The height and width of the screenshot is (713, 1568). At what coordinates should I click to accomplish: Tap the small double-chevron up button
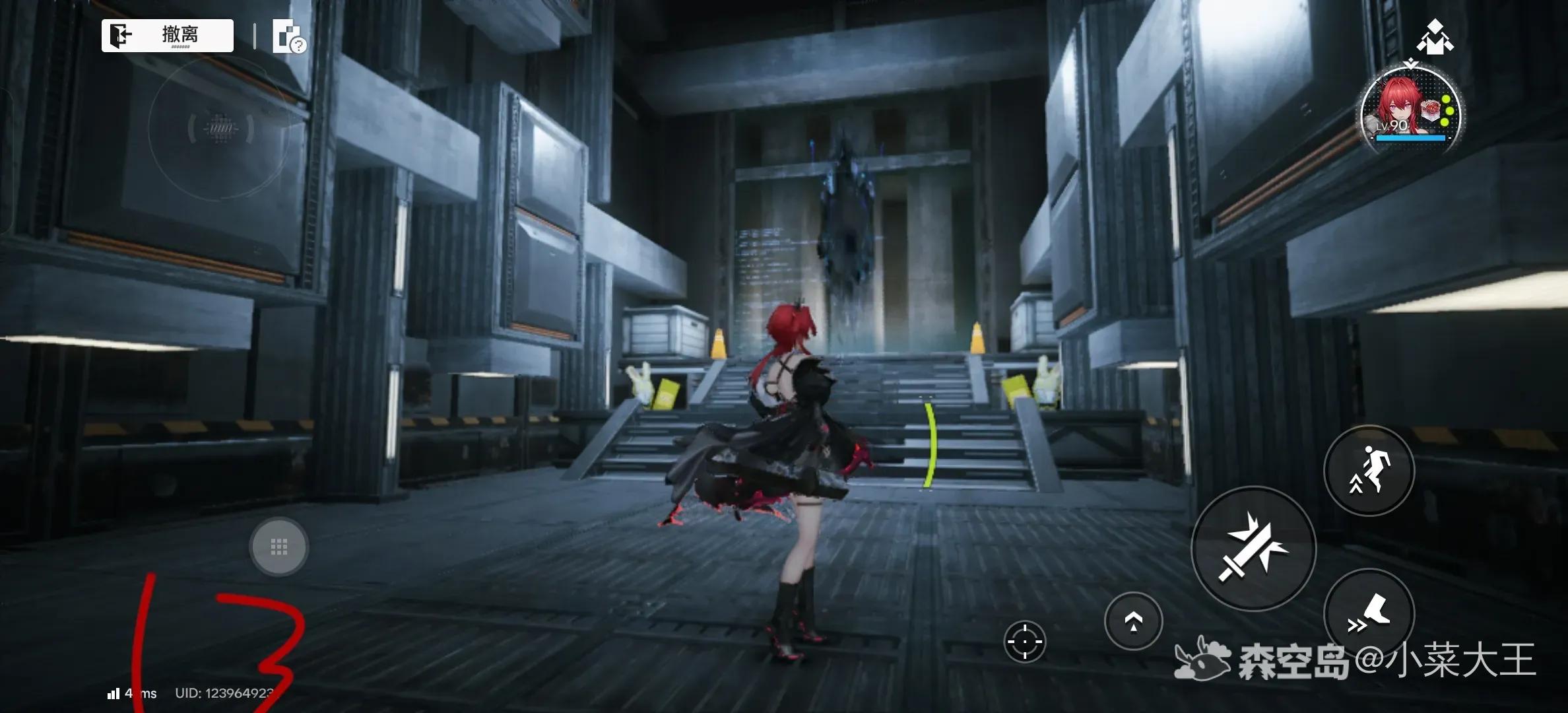pyautogui.click(x=1133, y=621)
